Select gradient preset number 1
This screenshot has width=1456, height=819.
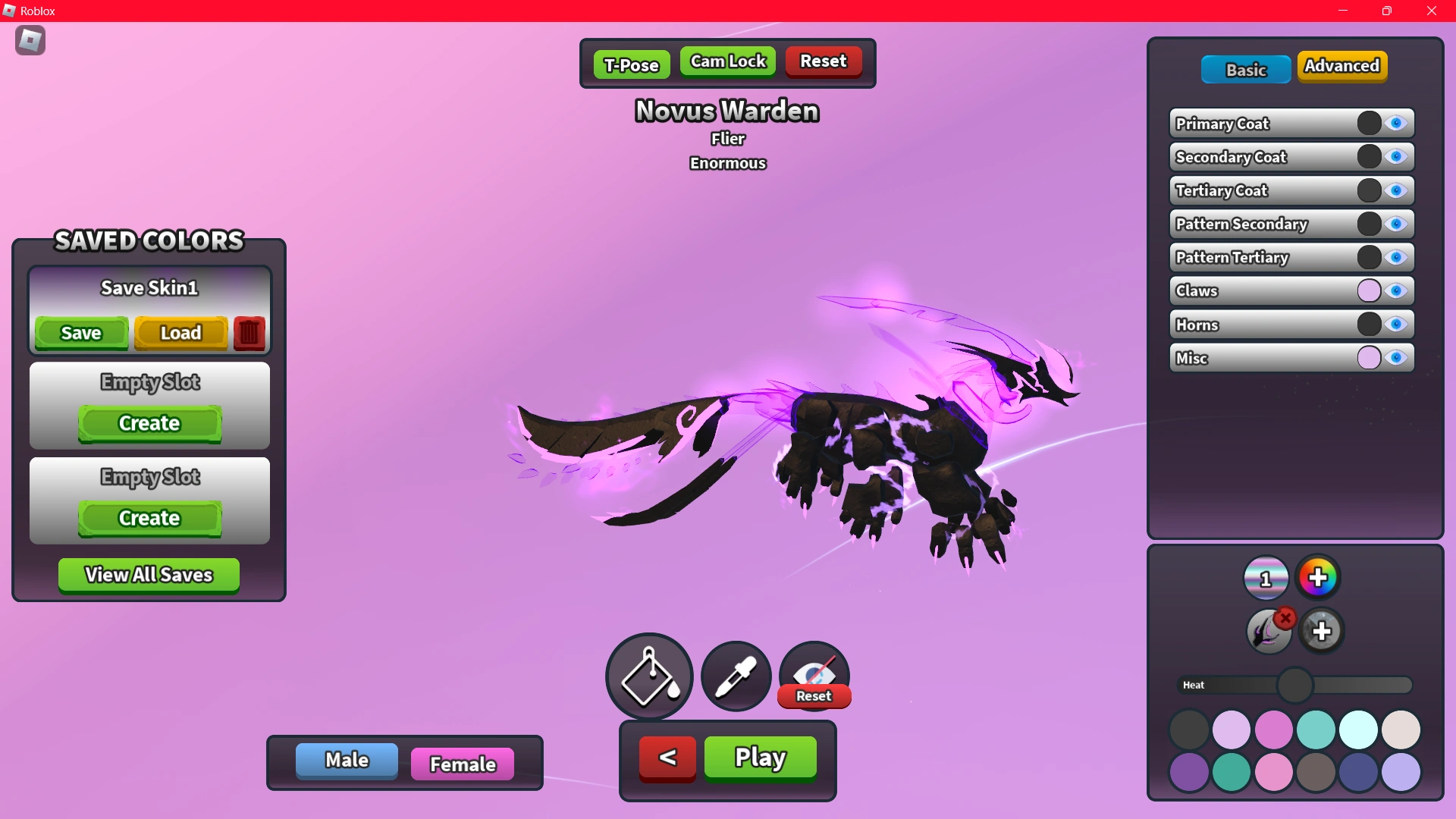[x=1265, y=577]
